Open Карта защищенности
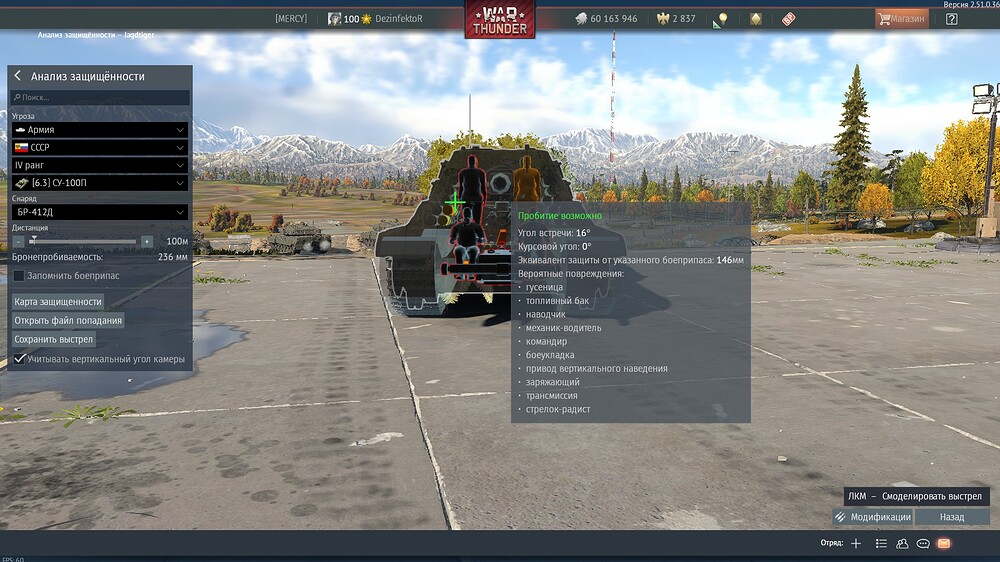Screen dimensions: 1000x562 58,301
